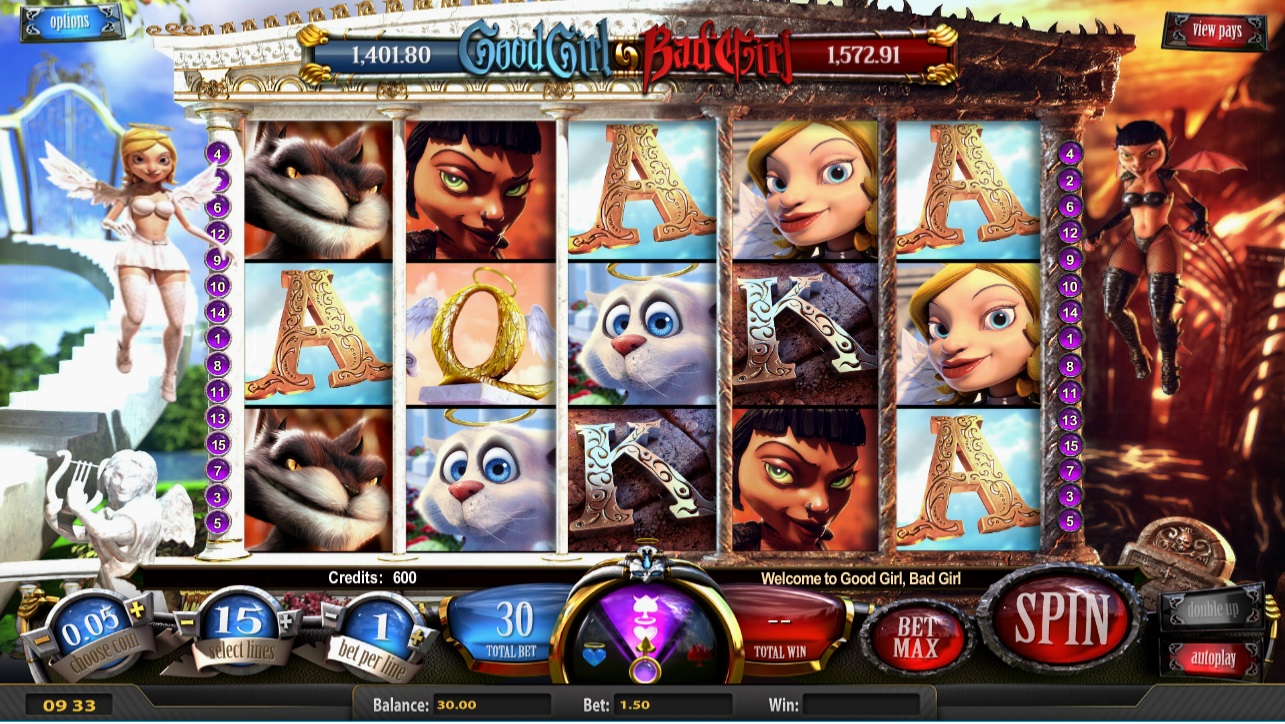Click the purple orb pendant below the mode wheel
Screen dimensions: 1285x724
pos(645,670)
